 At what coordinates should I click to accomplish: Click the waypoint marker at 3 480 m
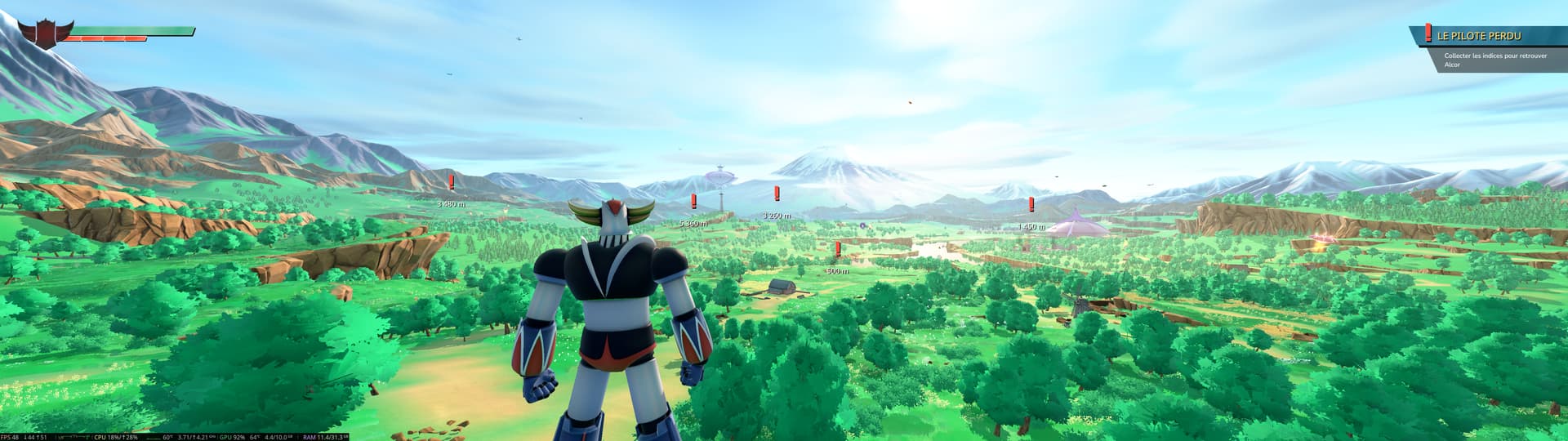tap(451, 183)
